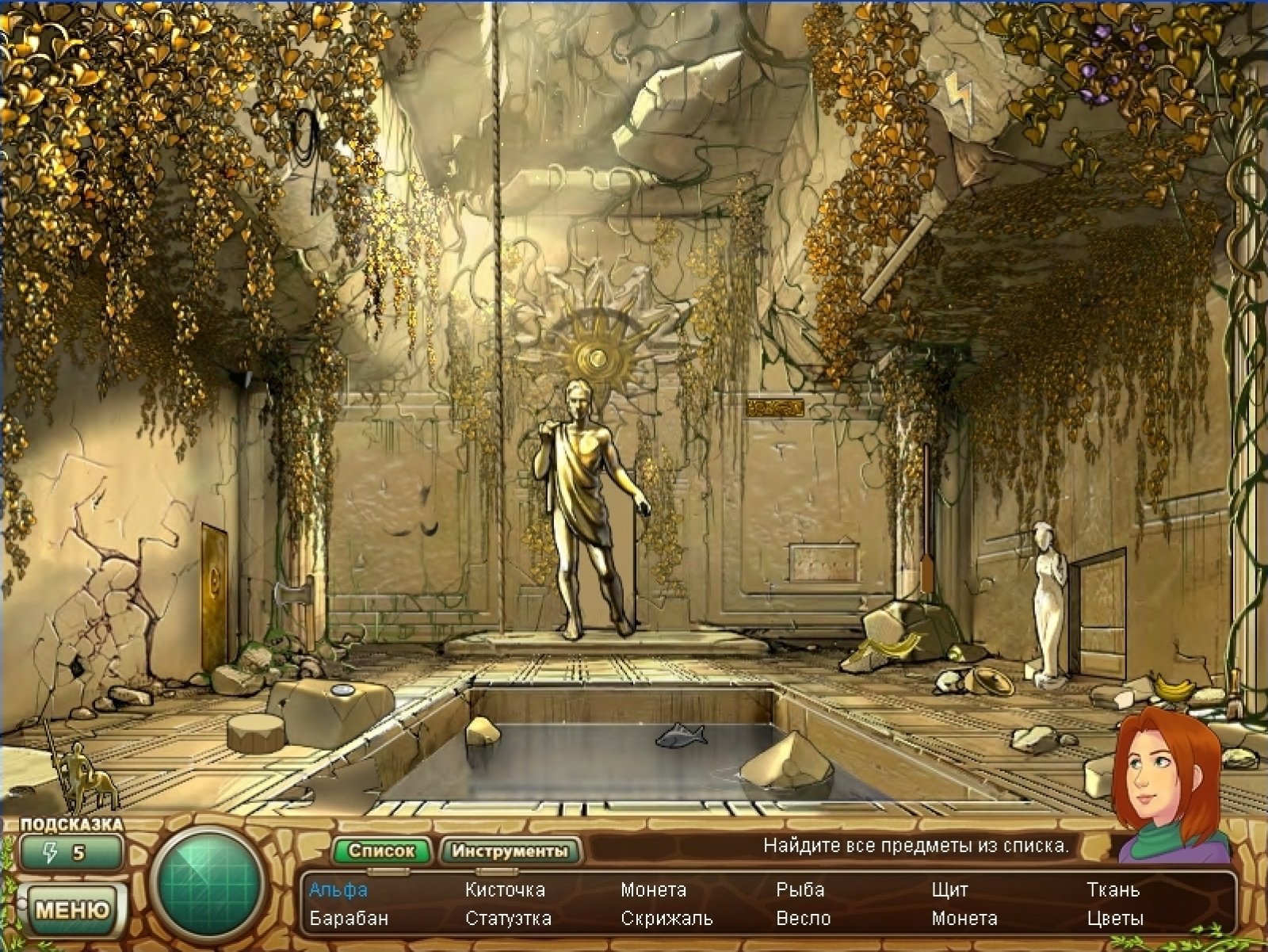
Task: Select Весло in the item list
Action: pyautogui.click(x=804, y=919)
